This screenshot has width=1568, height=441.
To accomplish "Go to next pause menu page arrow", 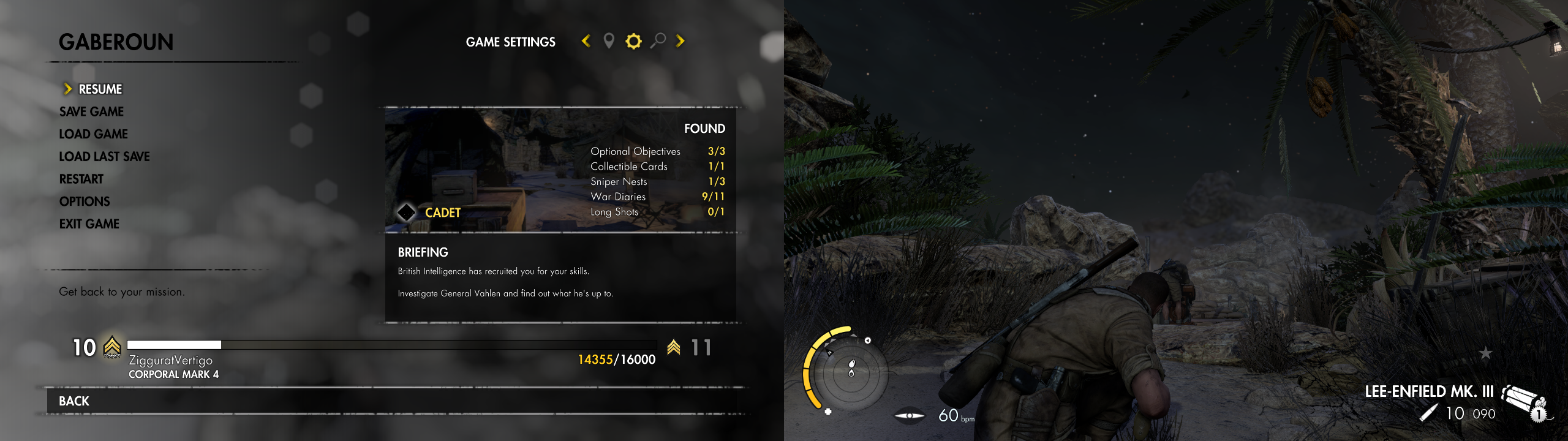I will 680,41.
